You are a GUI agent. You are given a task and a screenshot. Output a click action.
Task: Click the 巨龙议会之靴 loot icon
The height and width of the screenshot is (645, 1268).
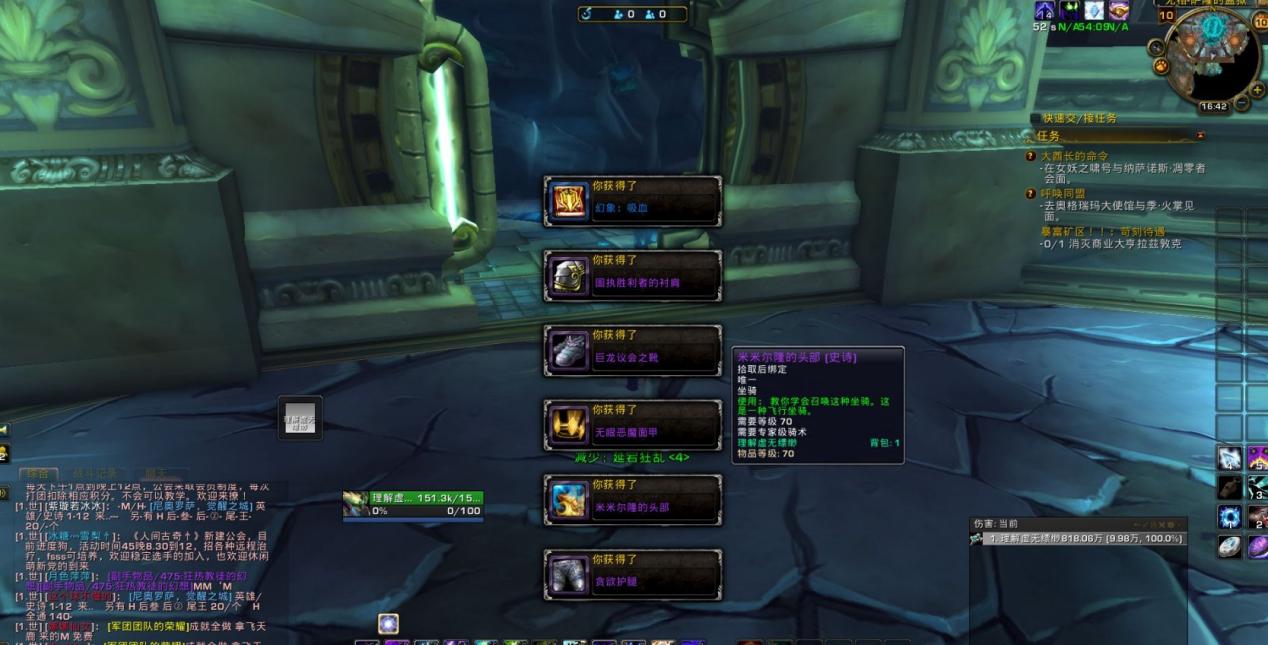click(570, 350)
